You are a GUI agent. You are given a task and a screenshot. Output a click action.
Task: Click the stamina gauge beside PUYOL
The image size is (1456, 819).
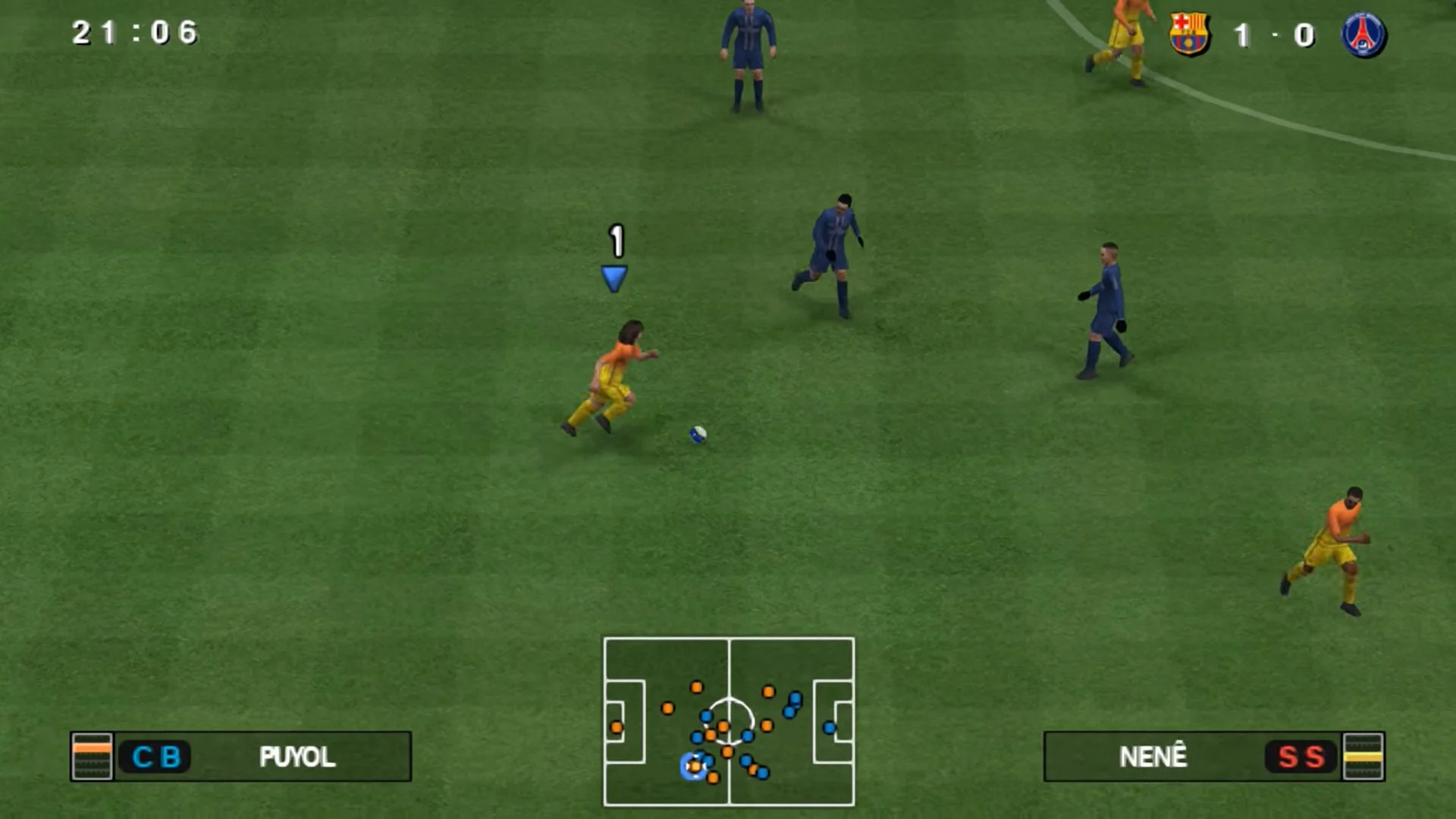coord(93,756)
